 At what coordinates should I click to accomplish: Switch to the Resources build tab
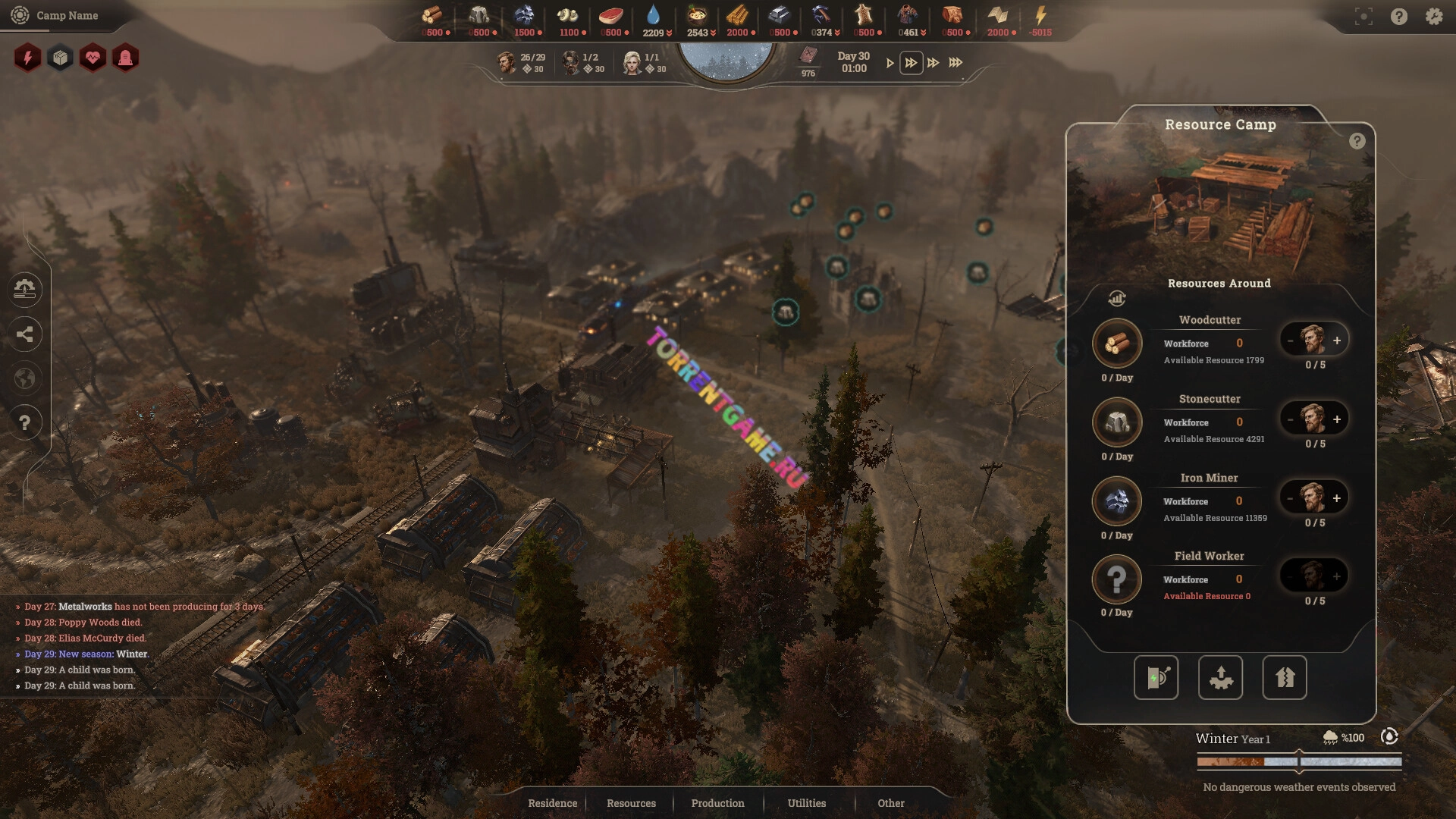631,803
